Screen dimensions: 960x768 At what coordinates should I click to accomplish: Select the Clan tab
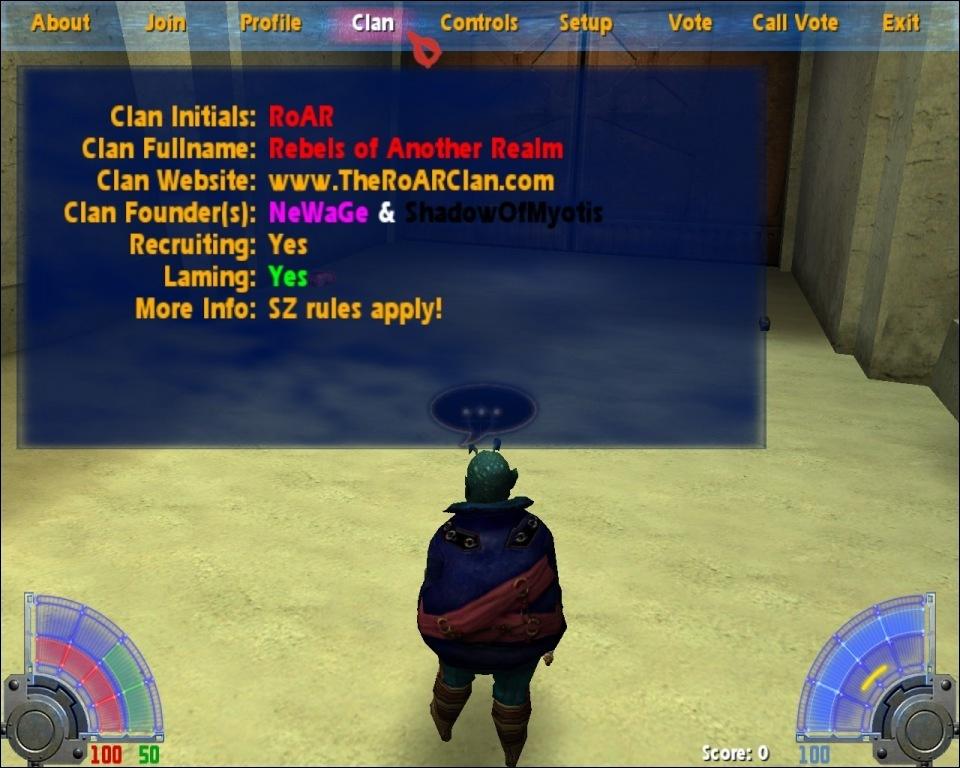coord(373,23)
